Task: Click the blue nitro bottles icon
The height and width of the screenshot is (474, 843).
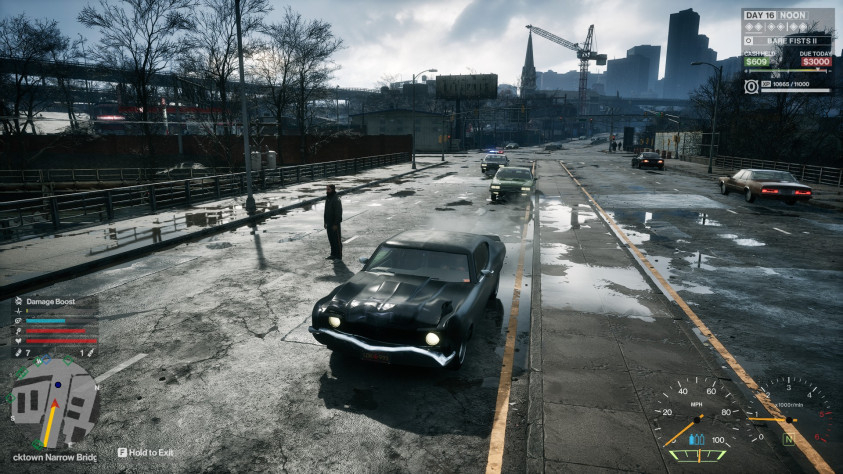Action: [698, 439]
